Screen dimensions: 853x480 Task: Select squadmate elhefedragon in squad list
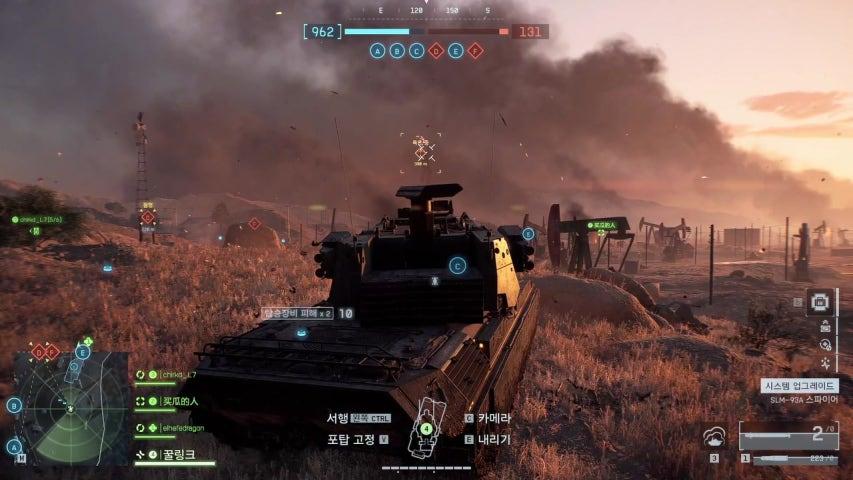pyautogui.click(x=185, y=427)
